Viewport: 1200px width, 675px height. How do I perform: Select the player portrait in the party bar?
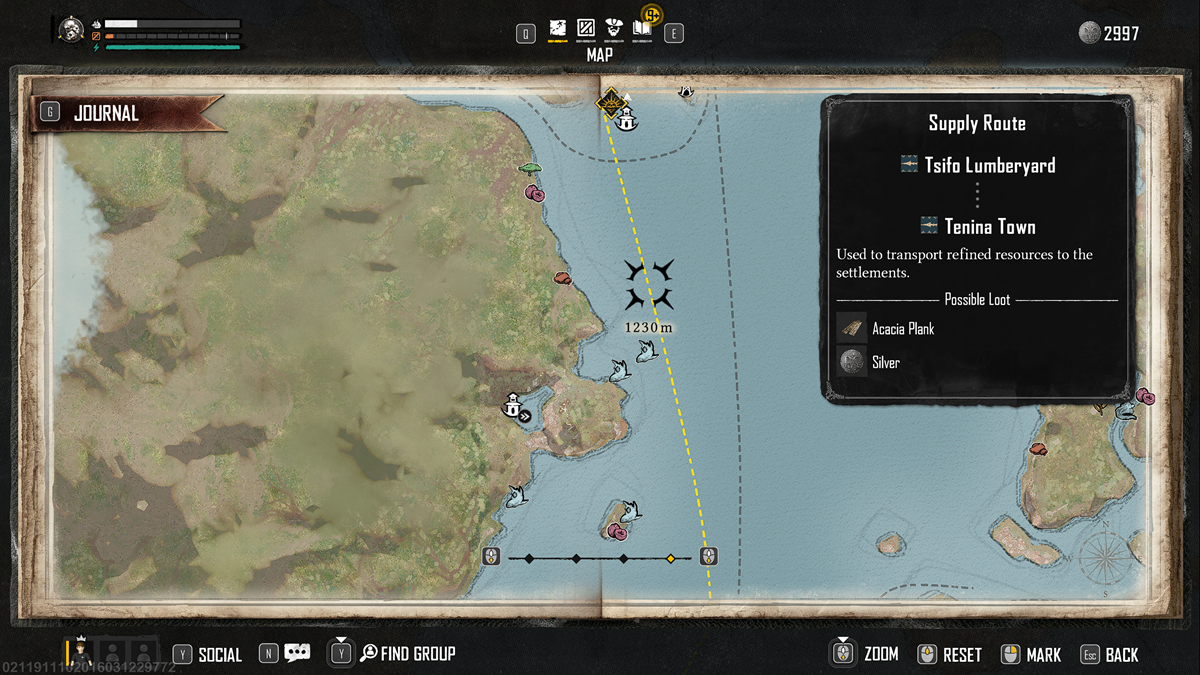click(x=80, y=653)
